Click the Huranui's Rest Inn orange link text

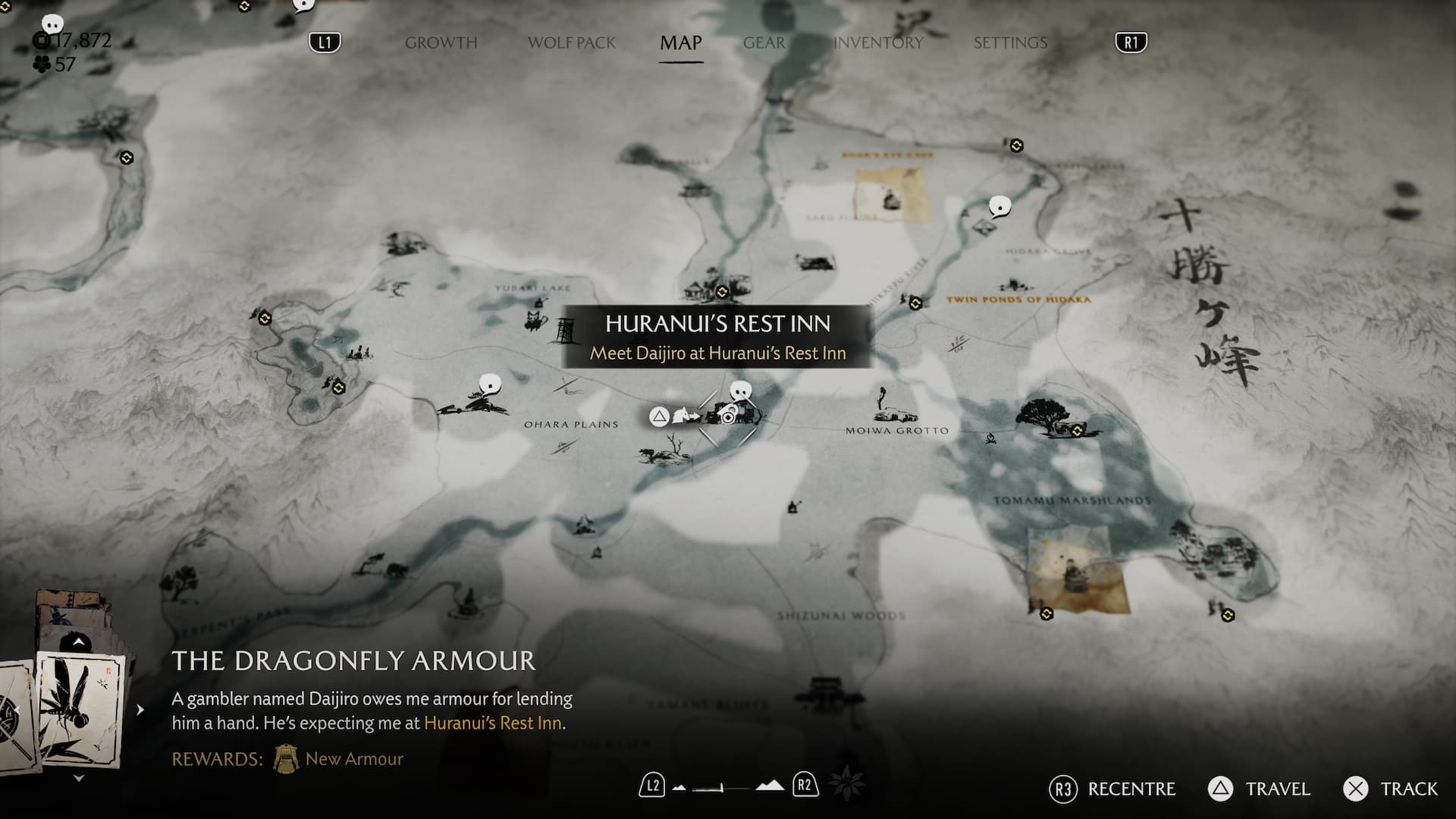tap(493, 723)
